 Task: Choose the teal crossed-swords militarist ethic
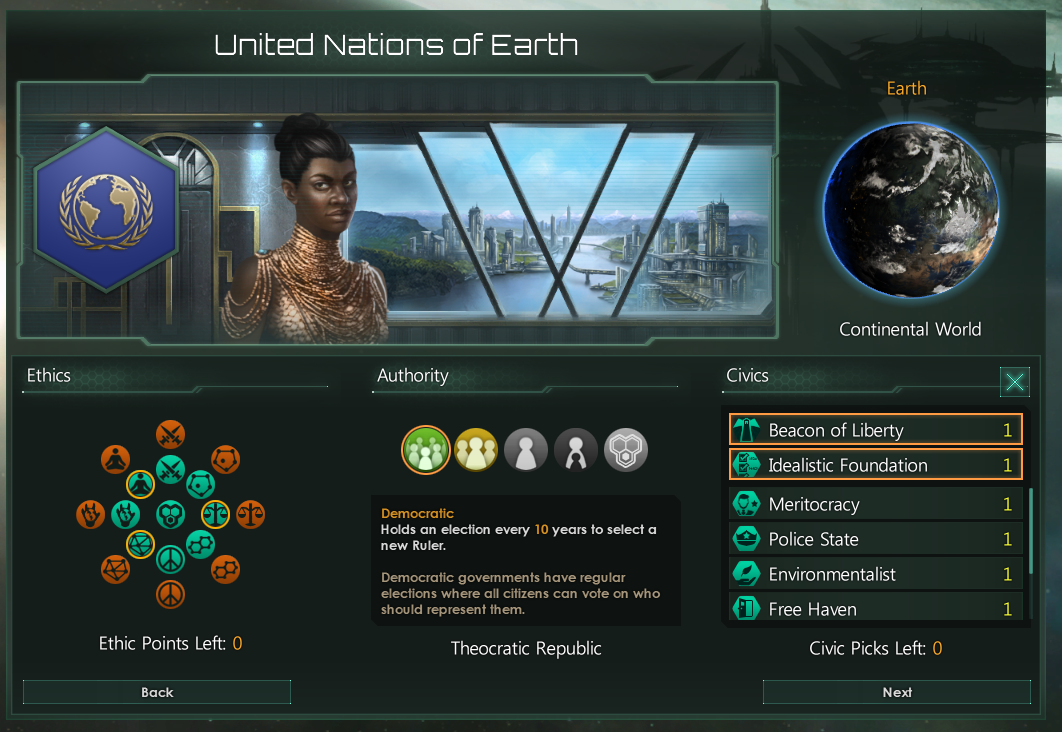170,467
